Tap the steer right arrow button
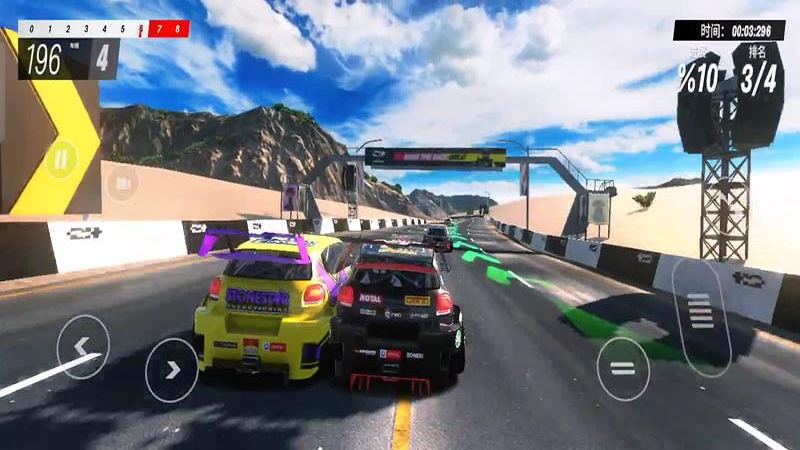This screenshot has width=800, height=450. point(172,370)
